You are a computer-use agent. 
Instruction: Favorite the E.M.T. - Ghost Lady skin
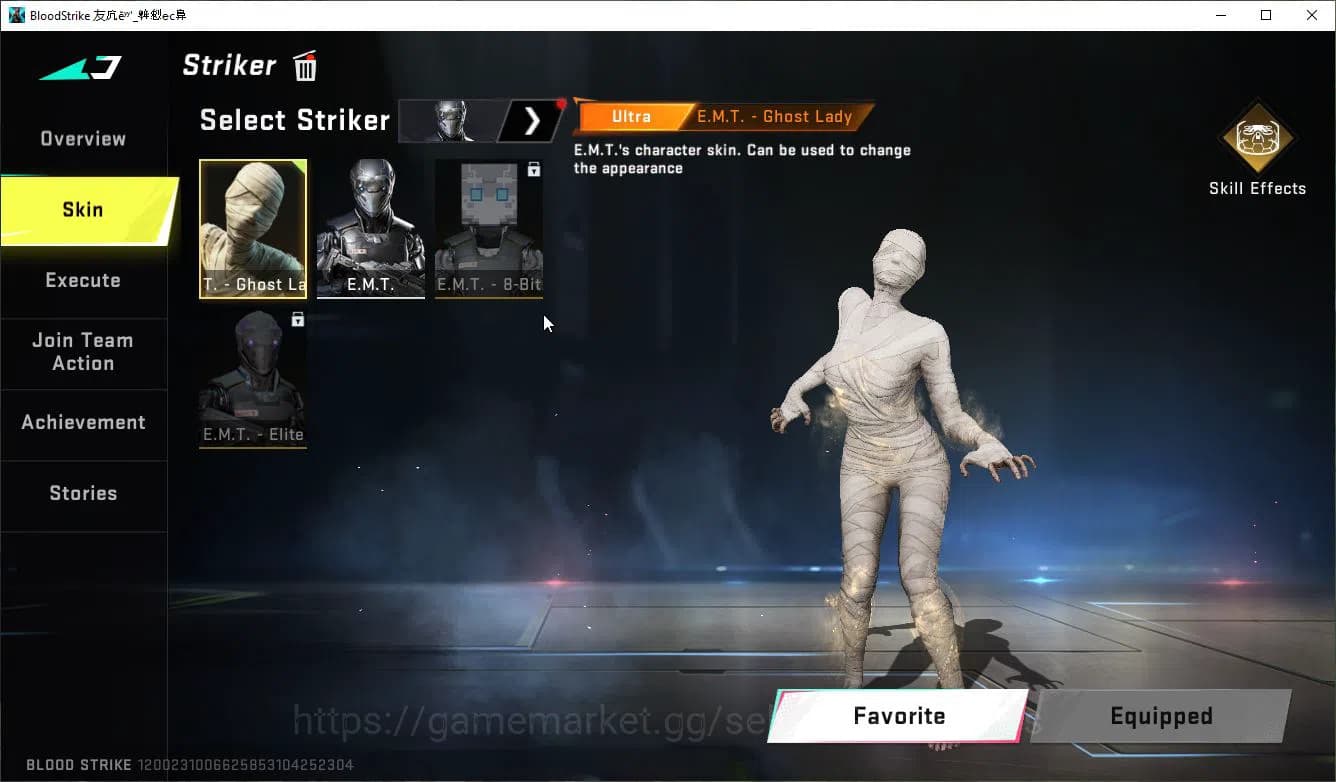click(897, 716)
